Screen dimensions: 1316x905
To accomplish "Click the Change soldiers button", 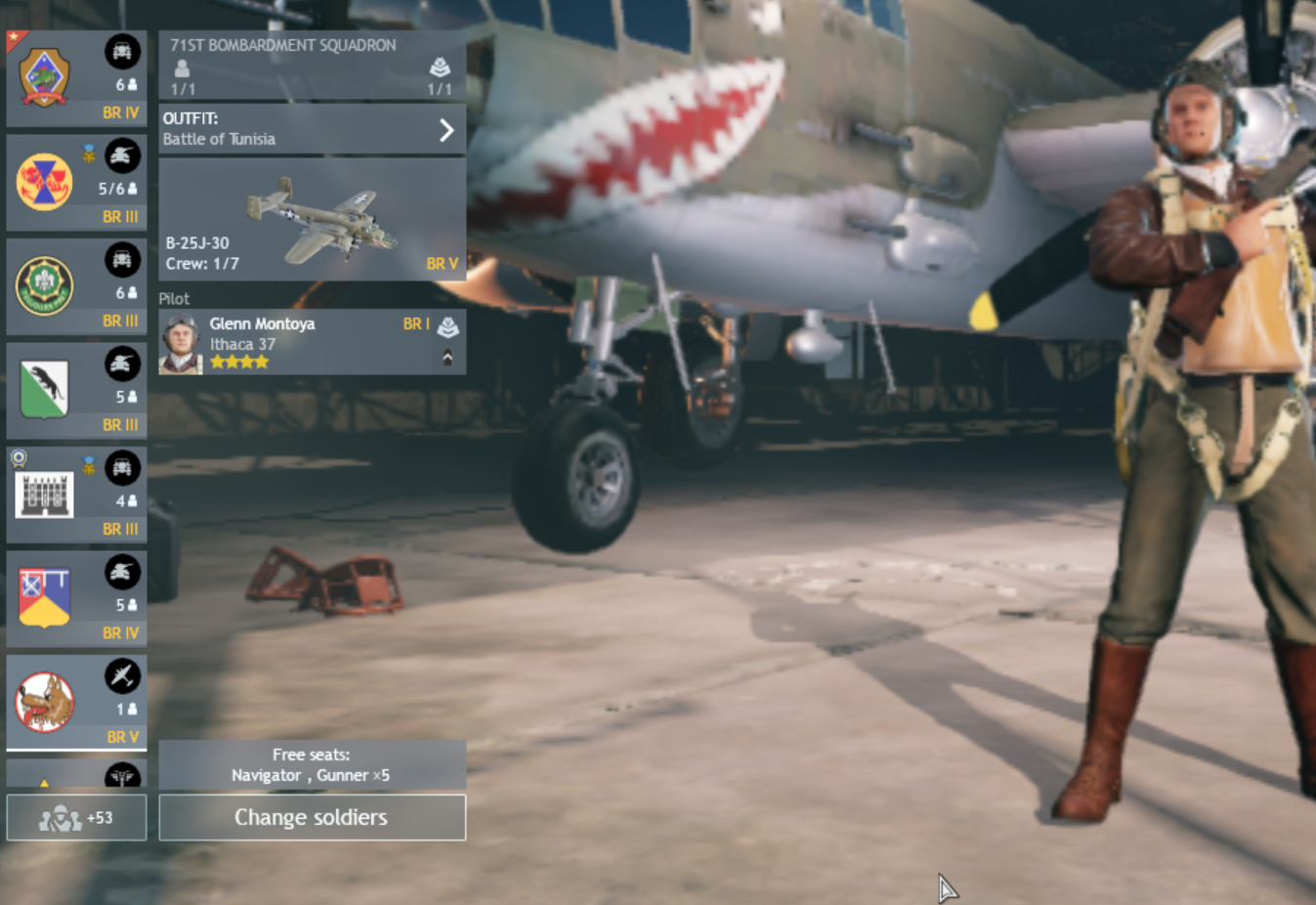I will pos(312,817).
